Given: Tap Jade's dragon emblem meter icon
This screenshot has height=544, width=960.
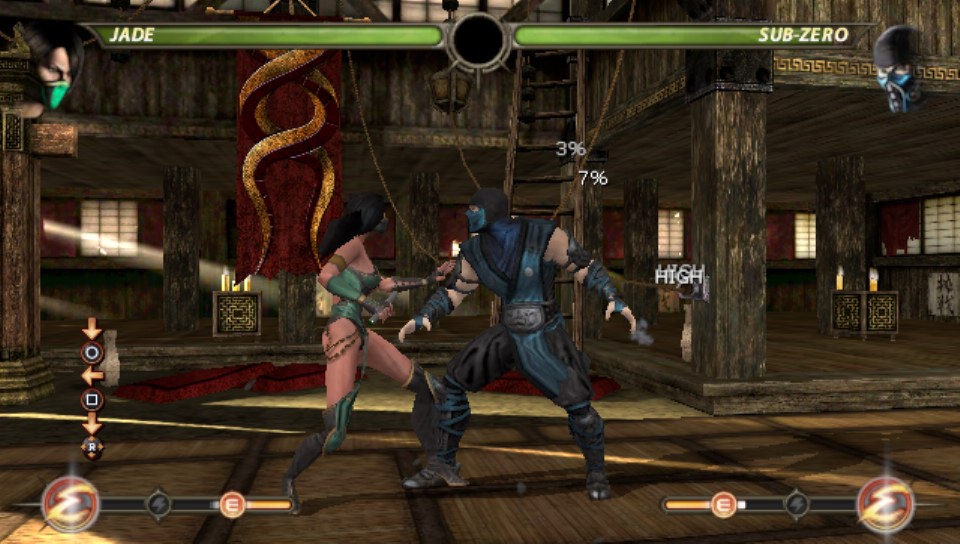Looking at the screenshot, I should [70, 504].
